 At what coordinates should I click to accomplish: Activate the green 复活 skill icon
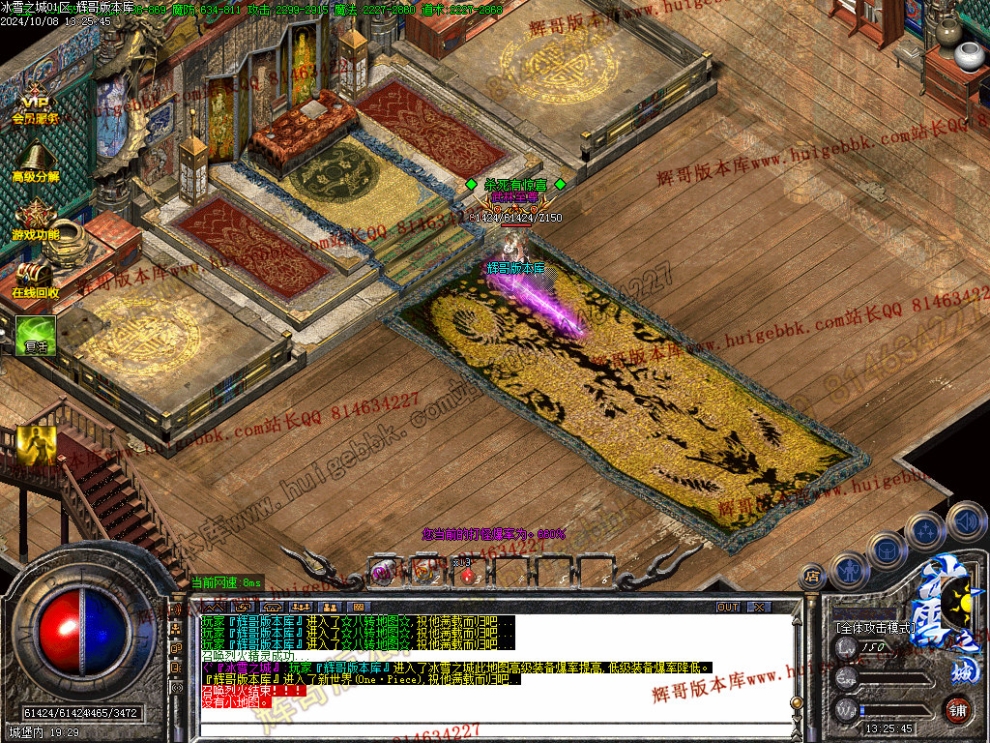[x=35, y=335]
